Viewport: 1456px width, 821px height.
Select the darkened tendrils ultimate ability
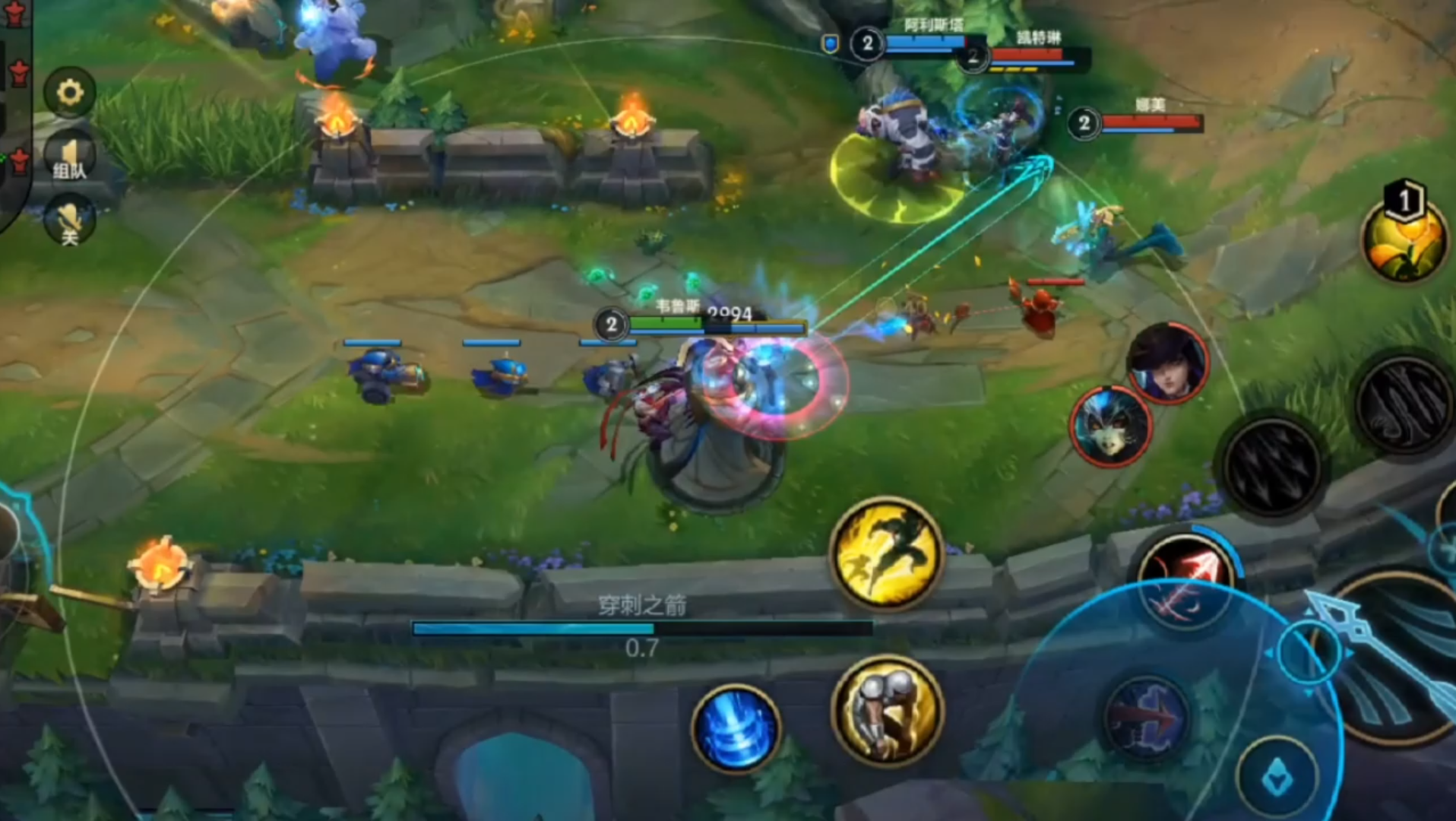[x=1405, y=403]
